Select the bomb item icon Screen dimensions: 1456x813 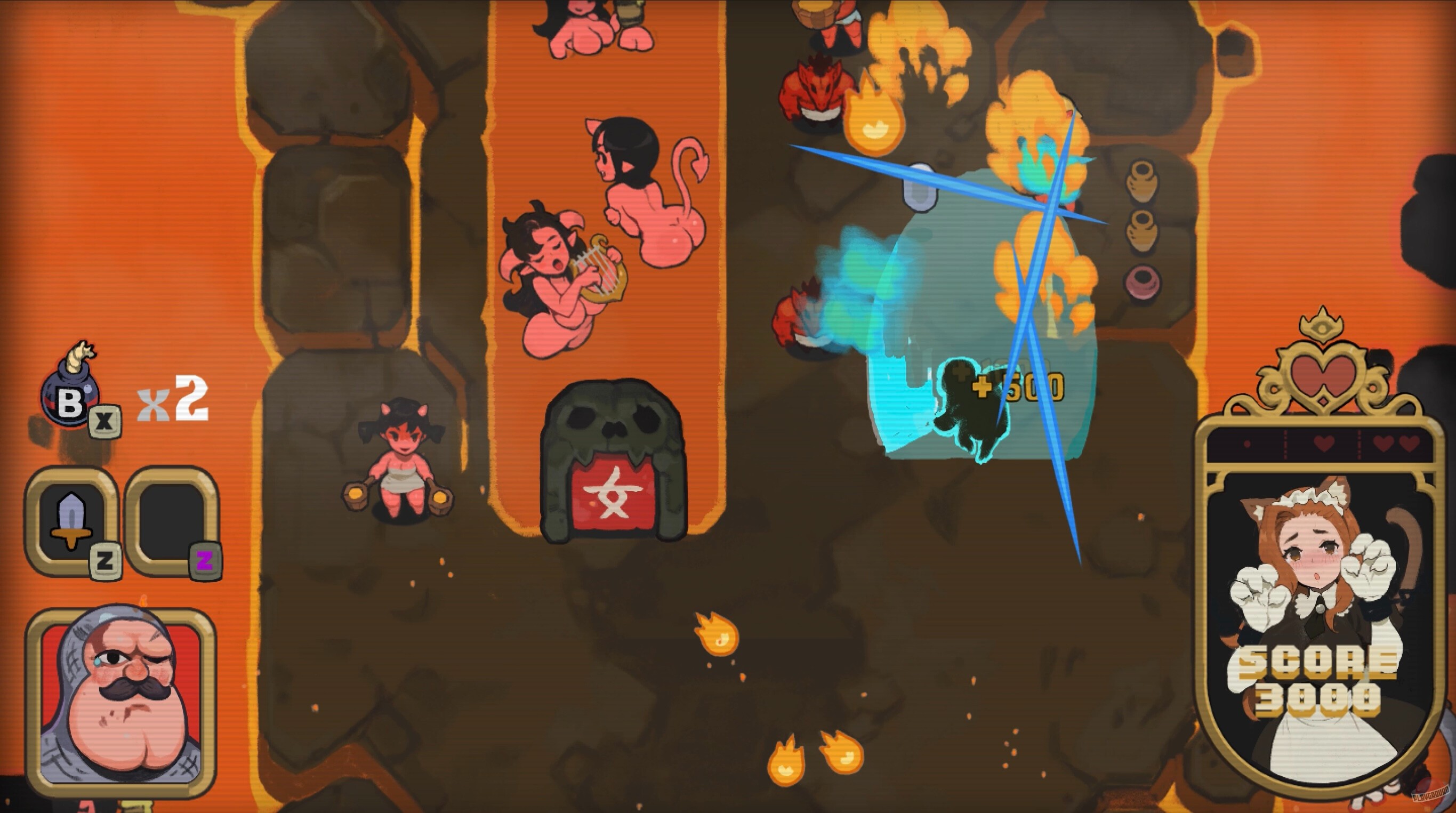point(69,395)
